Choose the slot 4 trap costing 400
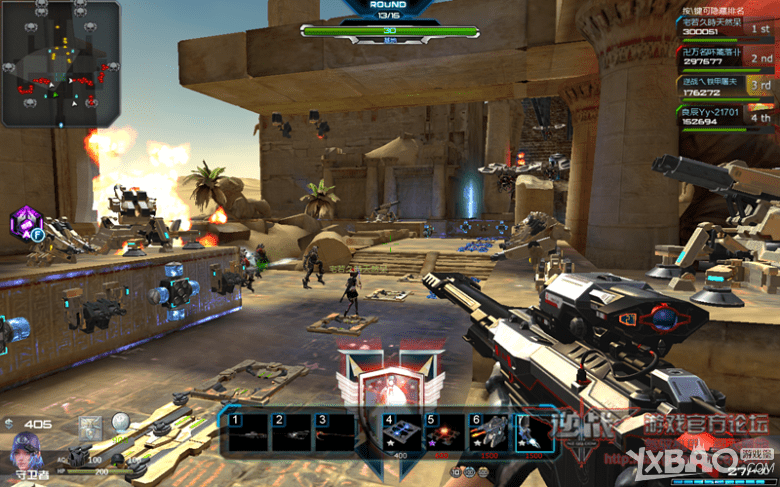The width and height of the screenshot is (780, 487). pos(399,433)
